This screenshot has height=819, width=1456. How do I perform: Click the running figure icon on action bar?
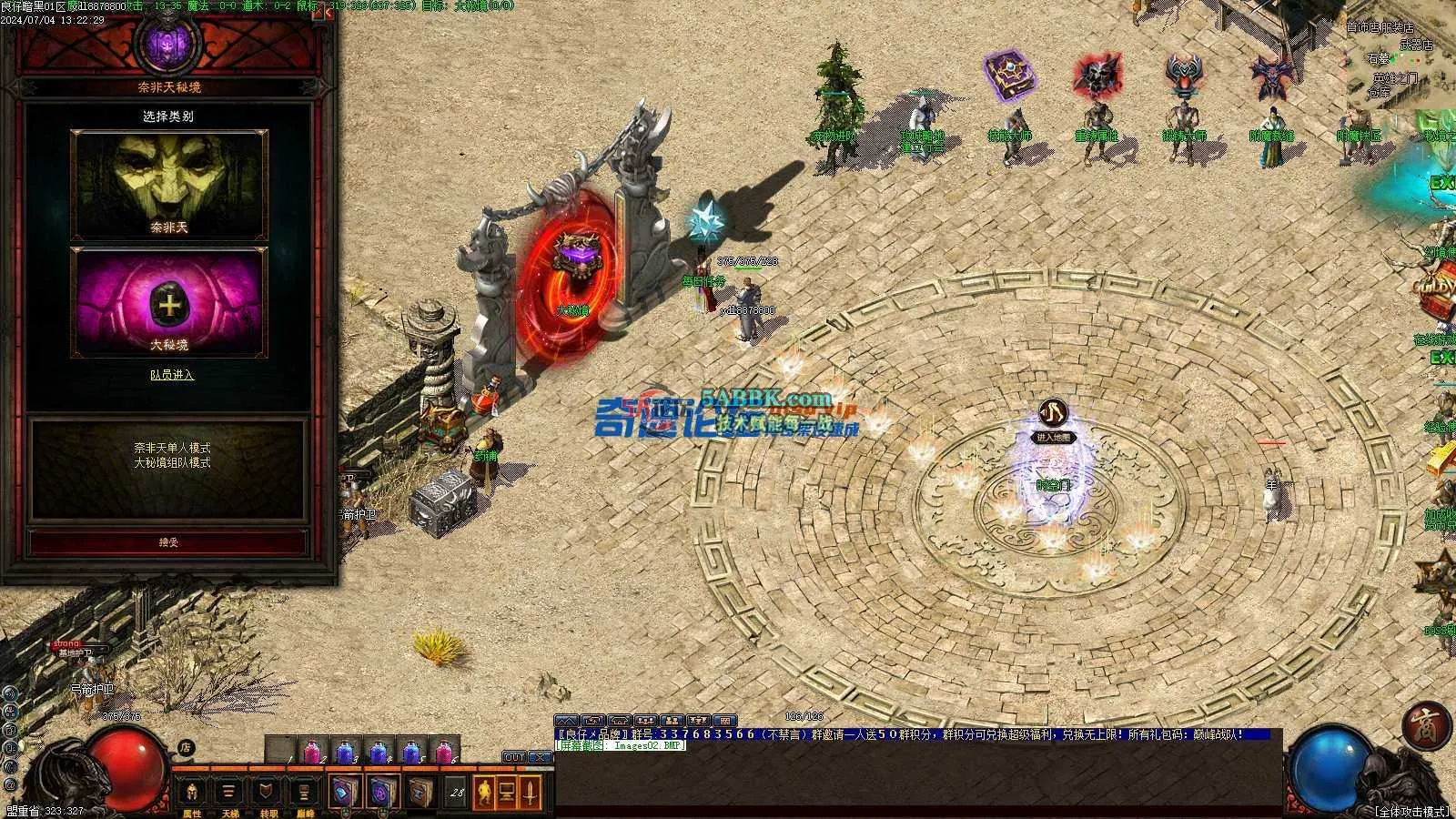[x=482, y=792]
